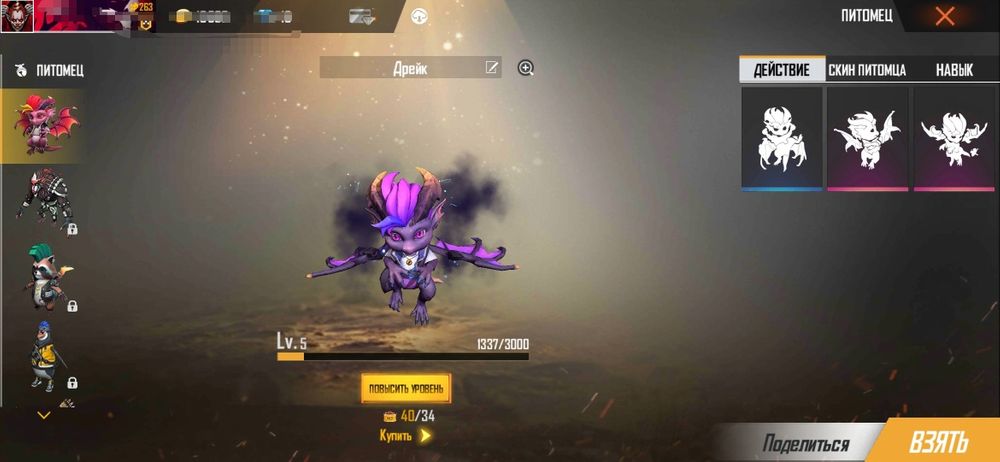Open the magnifier zoom view of the pet

tap(526, 68)
